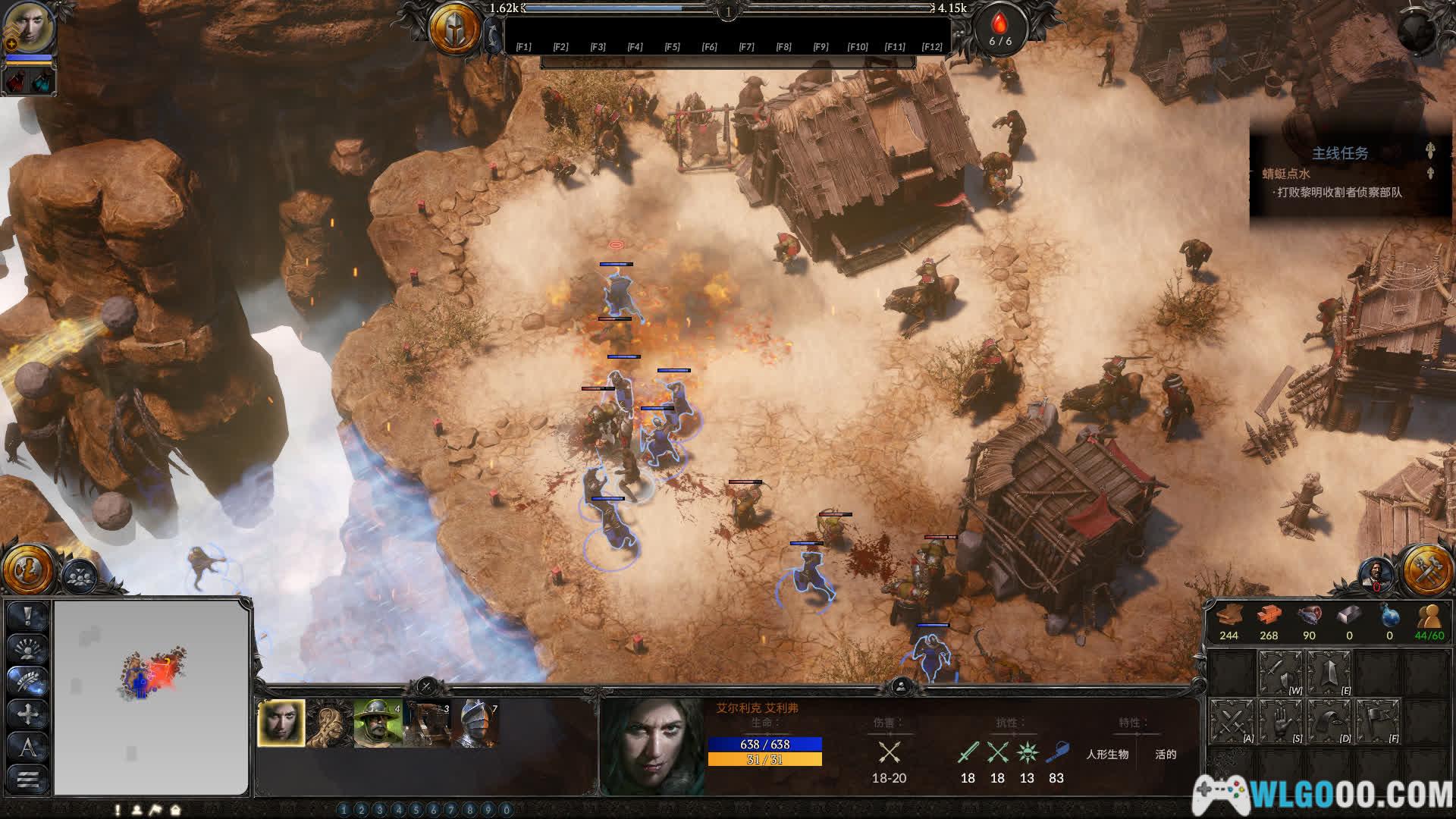Activate the sword and shield command
This screenshot has width=1456, height=819.
point(1280,673)
